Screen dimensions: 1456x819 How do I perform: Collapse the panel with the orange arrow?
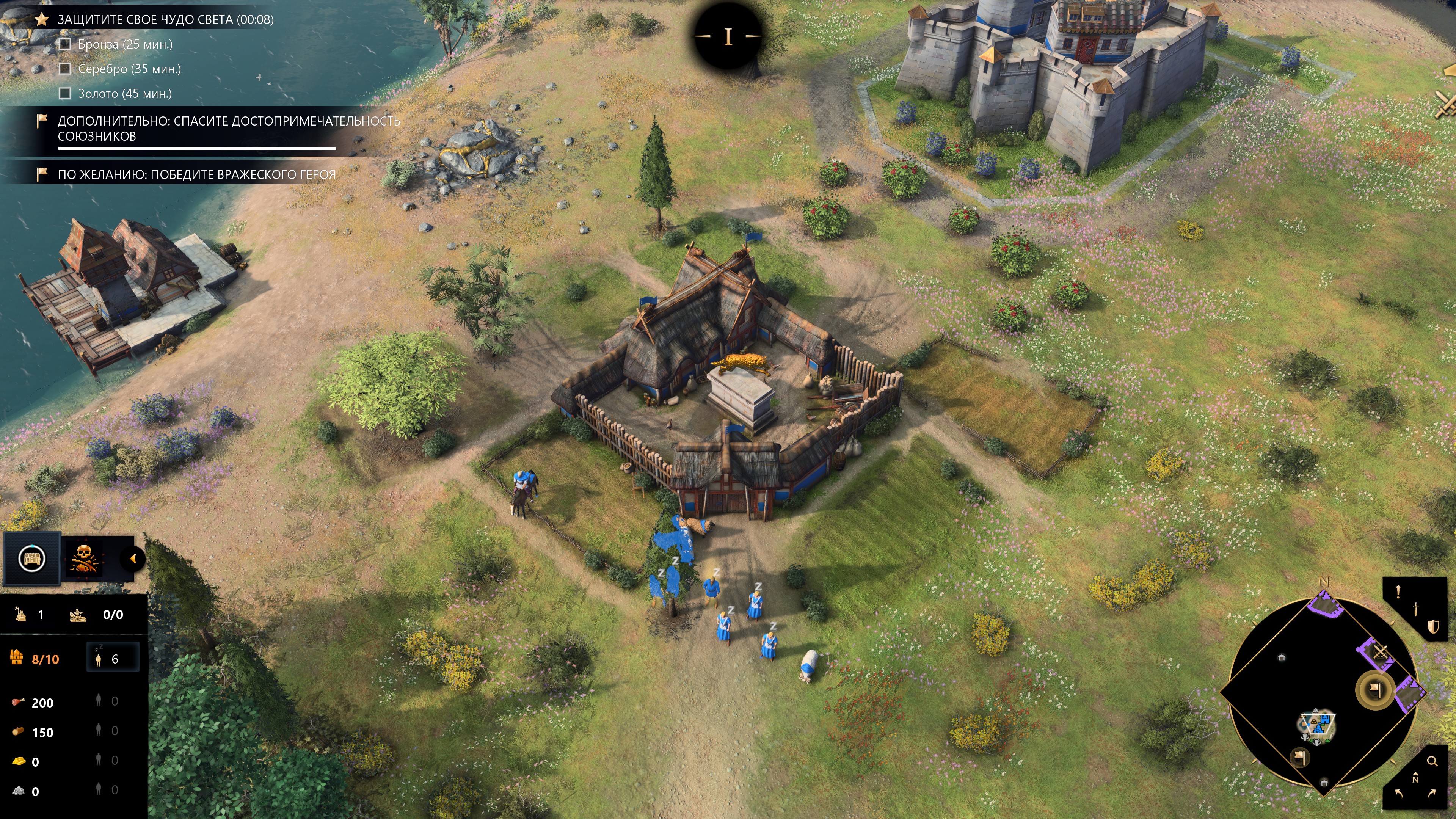pos(133,559)
